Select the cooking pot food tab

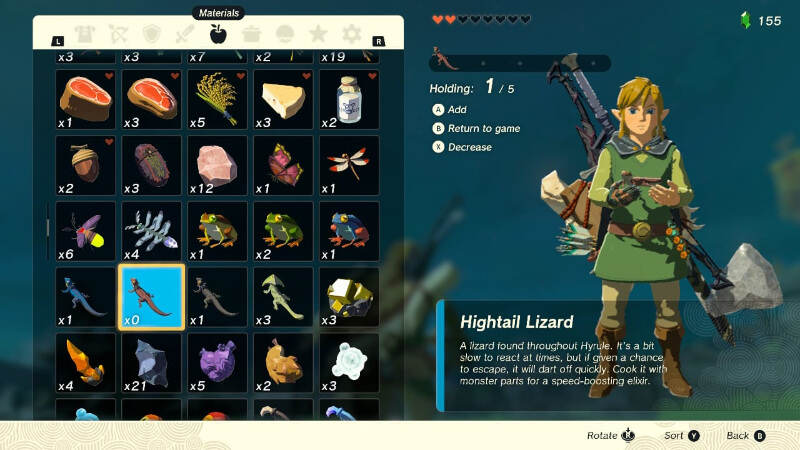click(251, 35)
